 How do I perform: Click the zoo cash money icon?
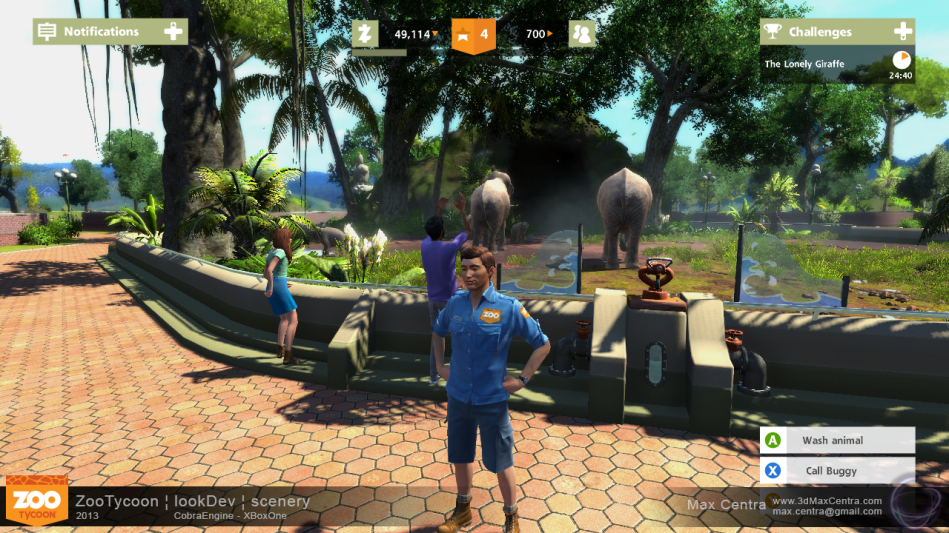click(366, 34)
